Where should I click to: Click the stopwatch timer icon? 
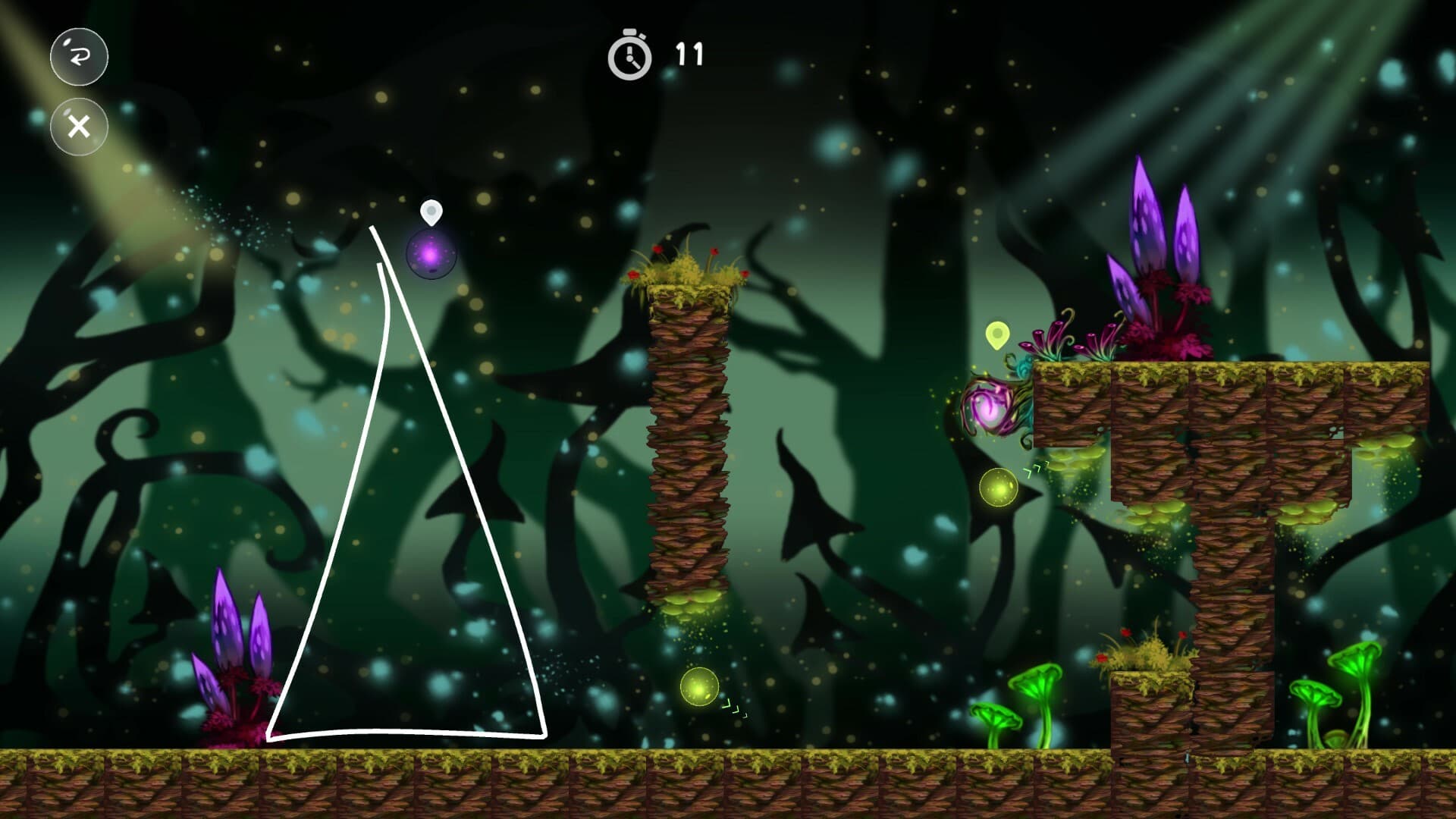(x=629, y=55)
